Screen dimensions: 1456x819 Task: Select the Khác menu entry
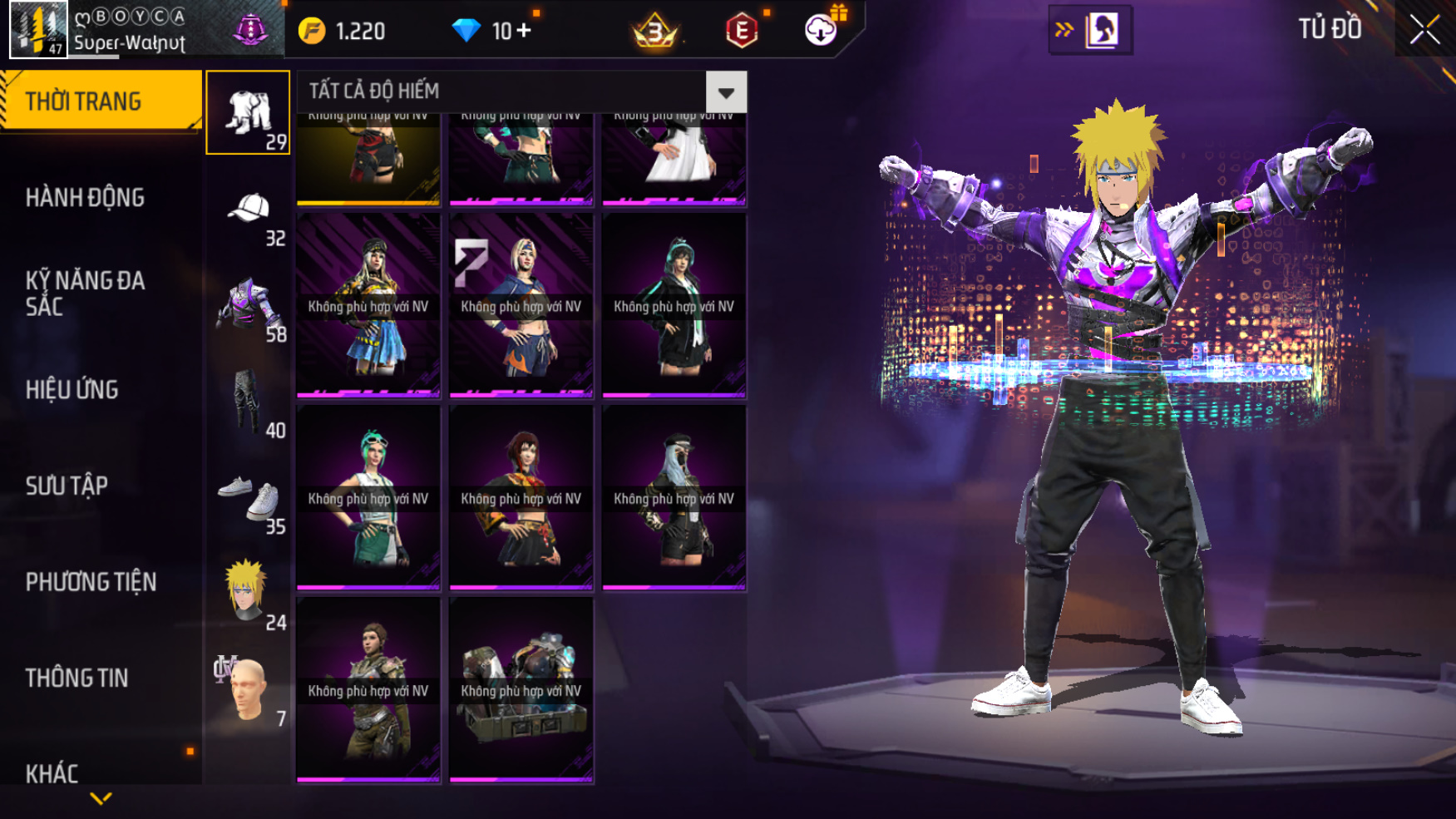tap(52, 773)
